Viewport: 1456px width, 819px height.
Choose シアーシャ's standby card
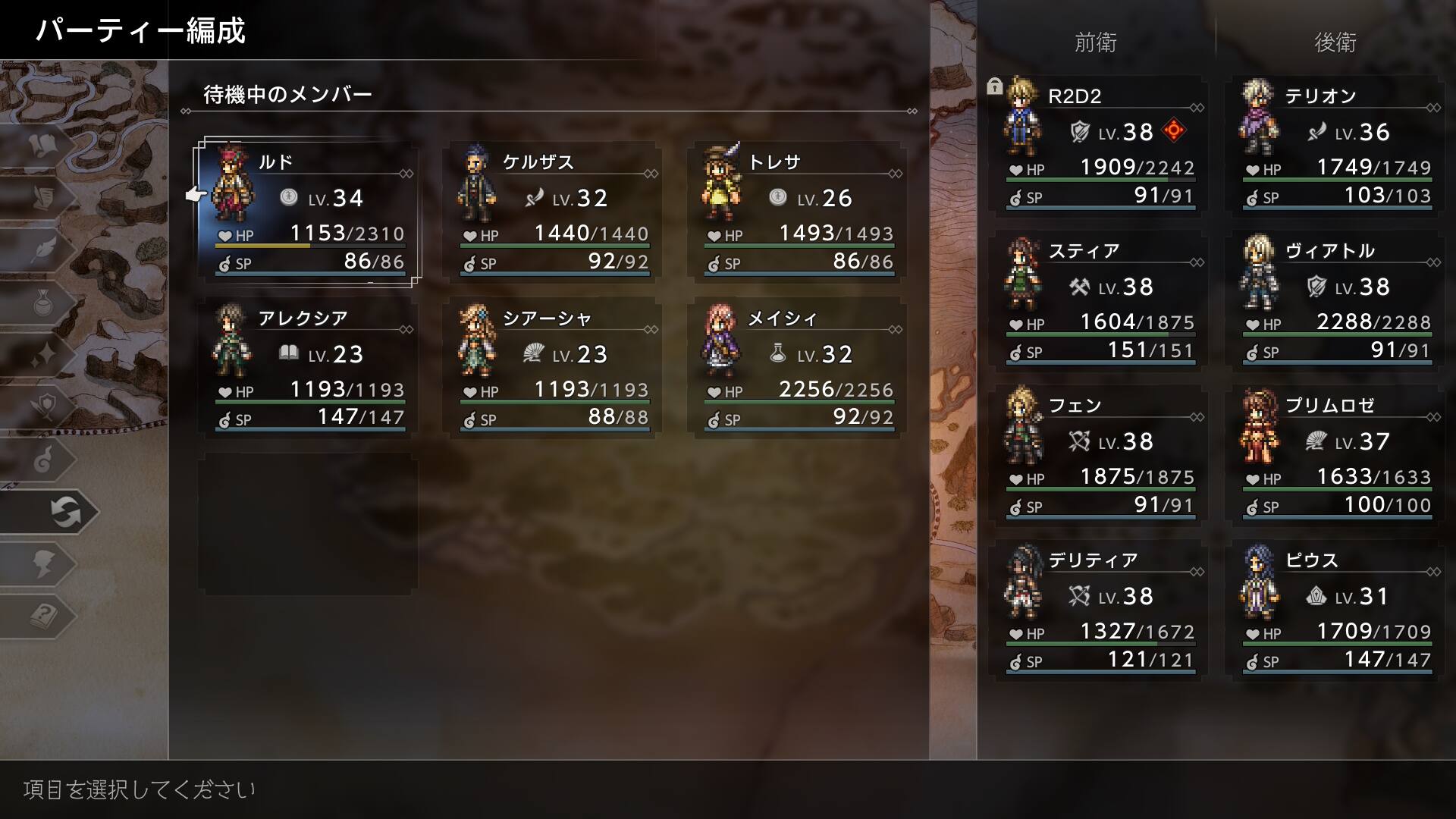(554, 368)
